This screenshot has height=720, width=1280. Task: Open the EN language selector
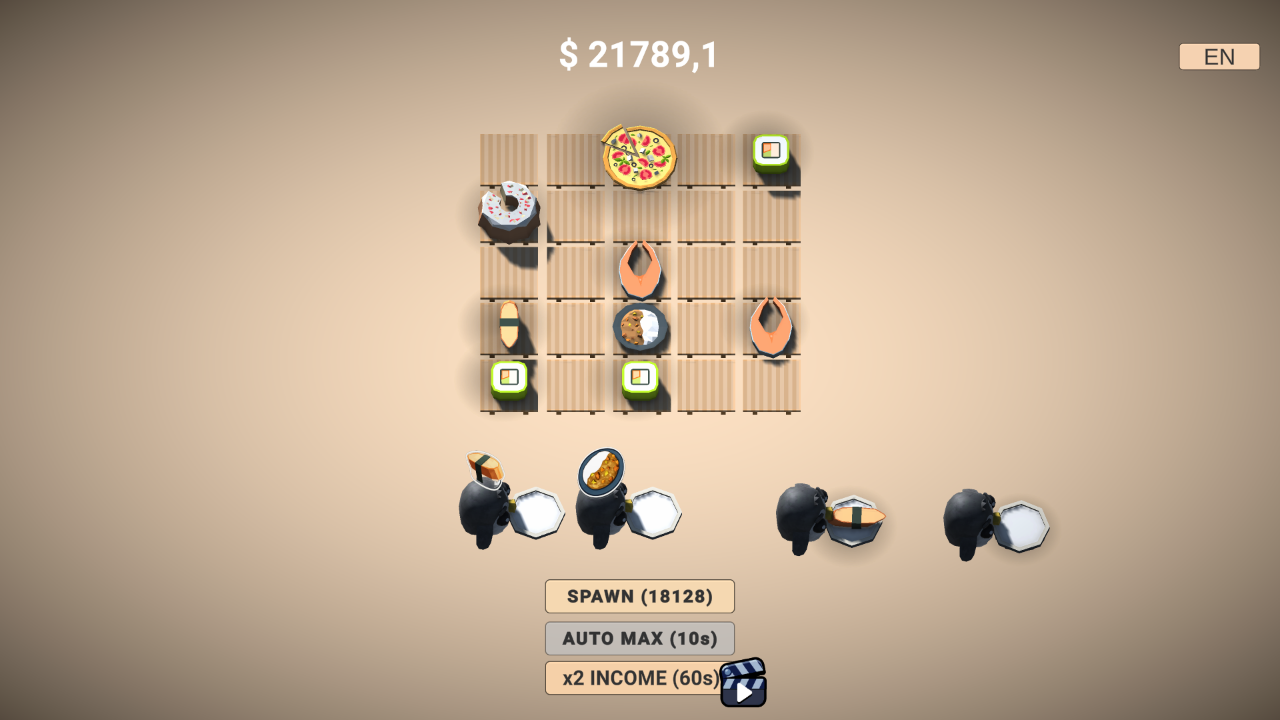1218,56
